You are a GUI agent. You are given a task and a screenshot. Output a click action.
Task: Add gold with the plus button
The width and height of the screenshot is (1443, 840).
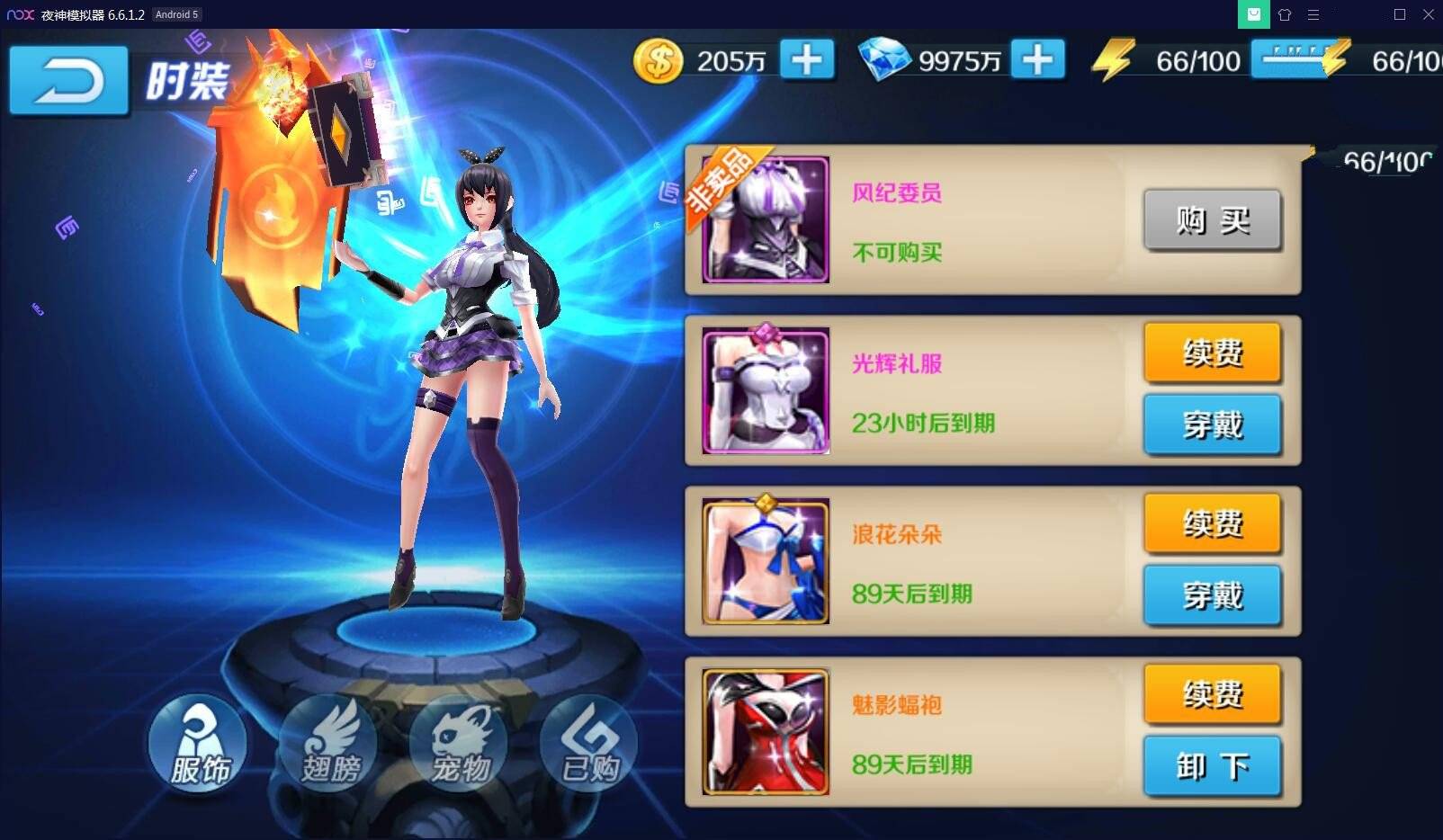click(806, 60)
